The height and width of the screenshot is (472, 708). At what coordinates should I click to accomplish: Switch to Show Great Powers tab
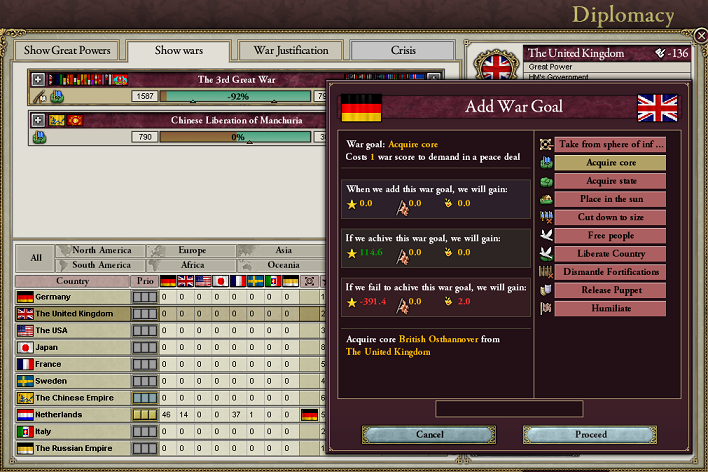pos(65,50)
